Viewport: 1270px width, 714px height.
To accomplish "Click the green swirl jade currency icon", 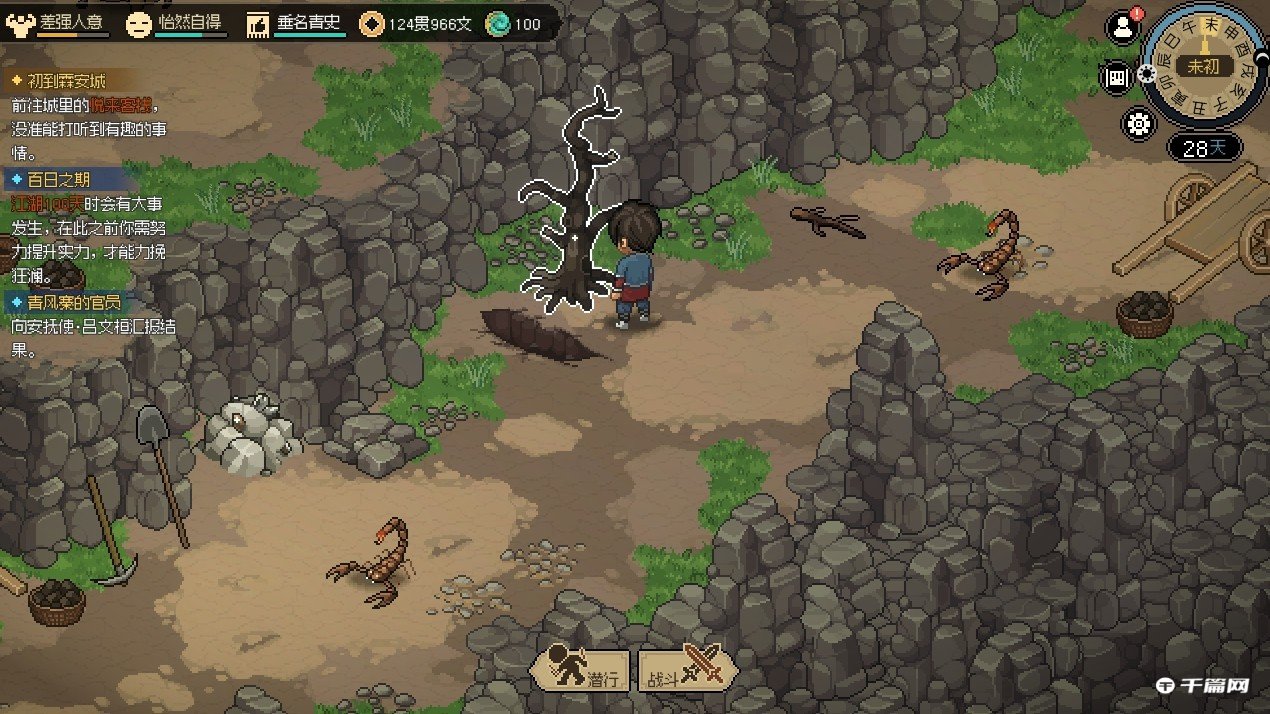I will 497,24.
